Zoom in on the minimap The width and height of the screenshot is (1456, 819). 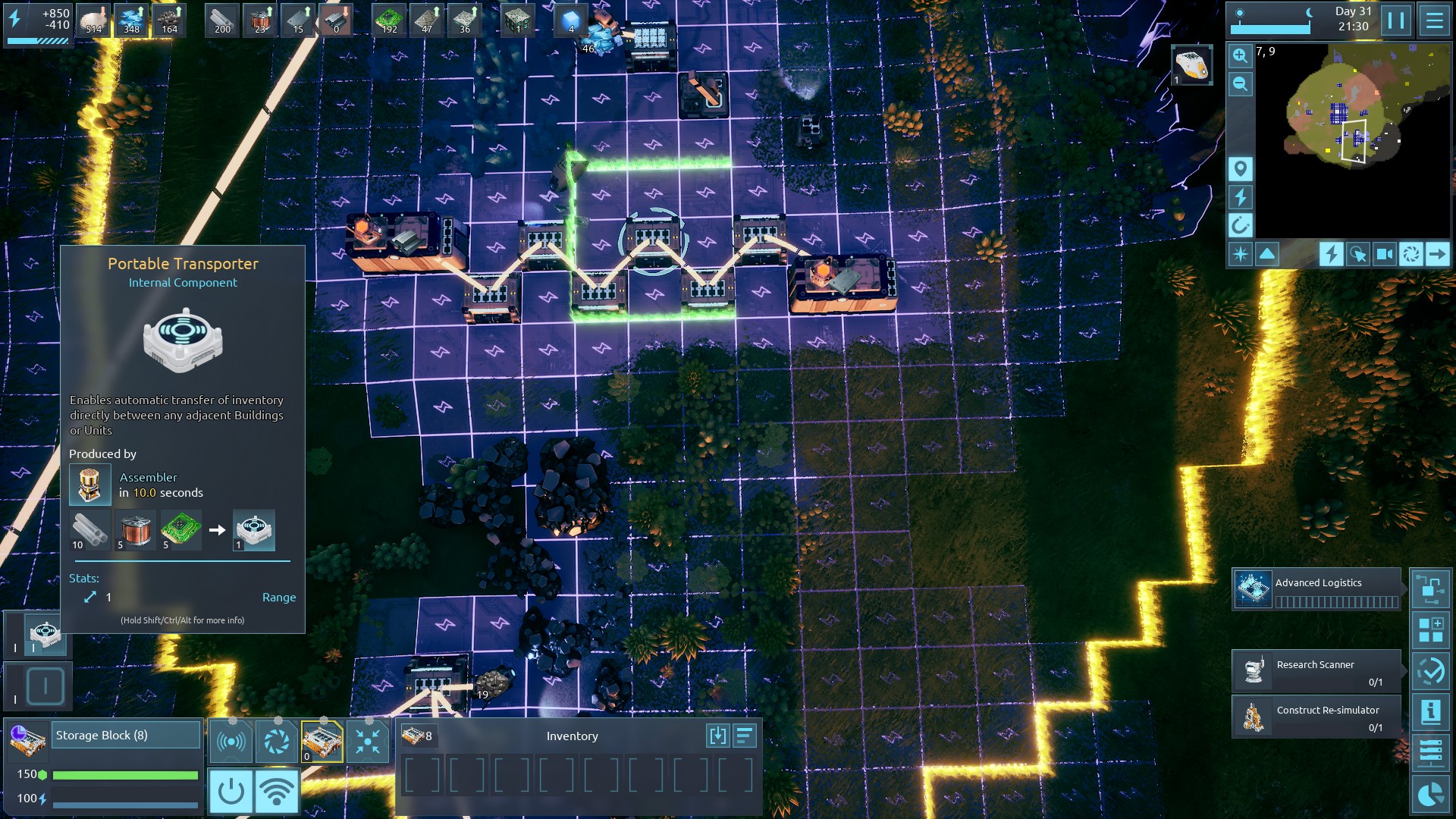[x=1240, y=55]
